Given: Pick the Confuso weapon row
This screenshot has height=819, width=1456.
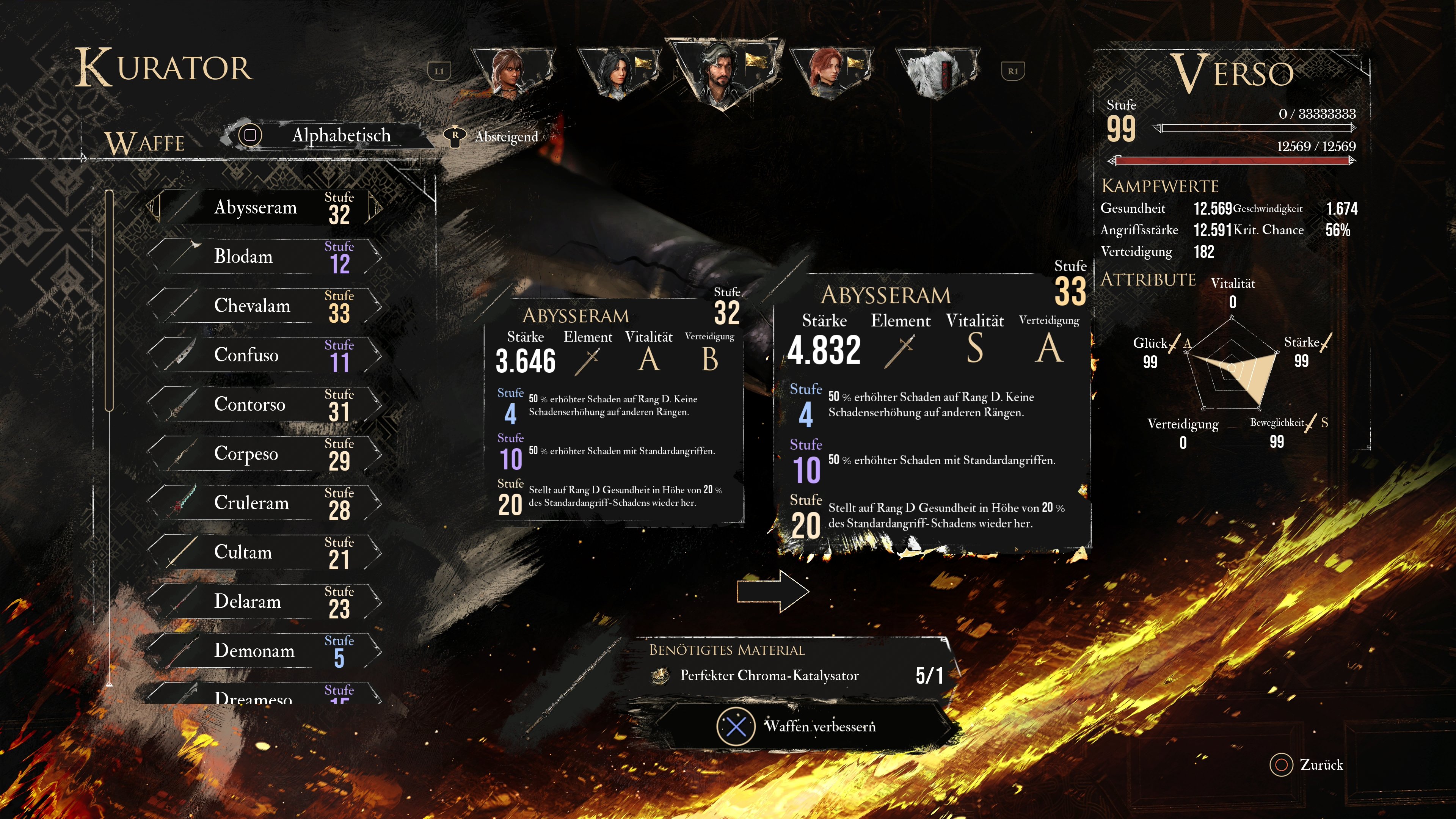Looking at the screenshot, I should pos(264,355).
